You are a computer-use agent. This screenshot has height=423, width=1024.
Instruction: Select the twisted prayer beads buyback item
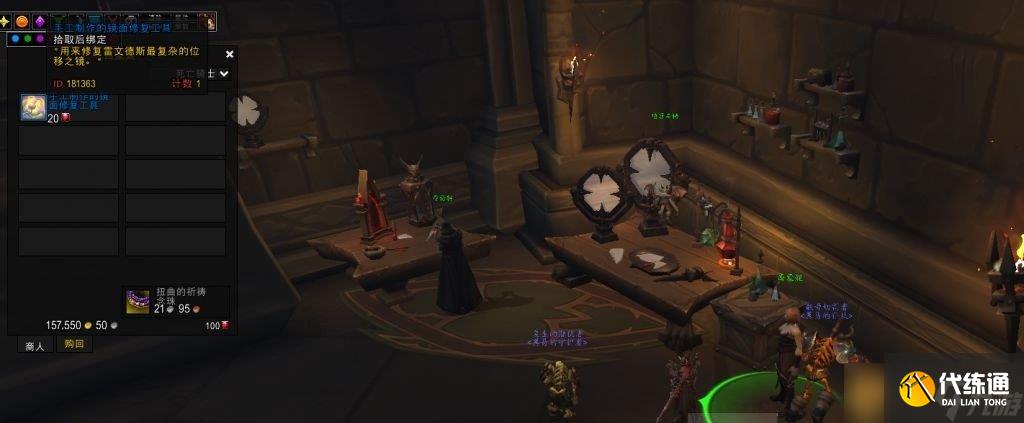[x=137, y=300]
